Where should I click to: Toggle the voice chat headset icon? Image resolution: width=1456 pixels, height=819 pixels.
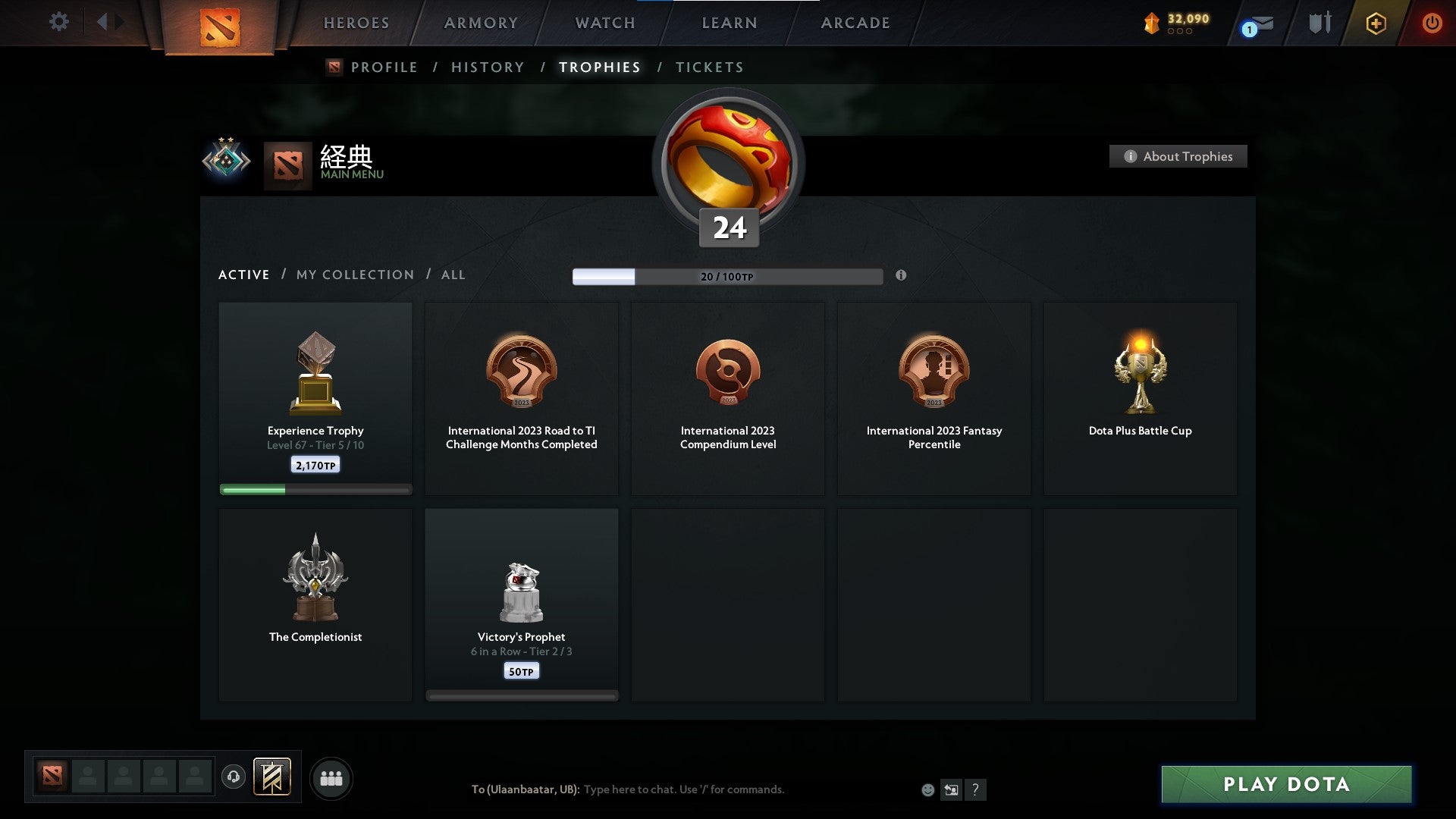(x=234, y=777)
